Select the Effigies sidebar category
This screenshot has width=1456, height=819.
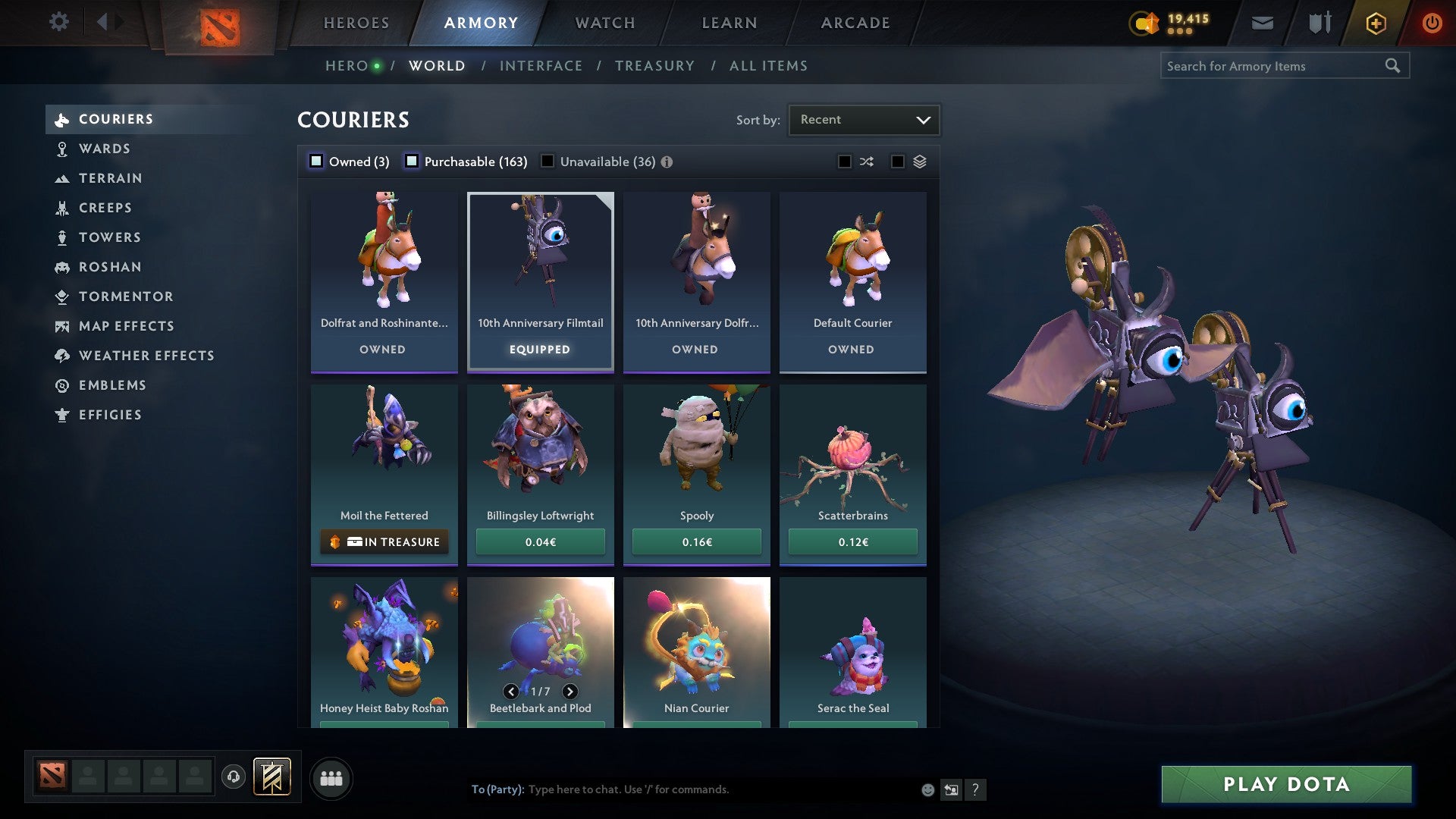pos(110,415)
